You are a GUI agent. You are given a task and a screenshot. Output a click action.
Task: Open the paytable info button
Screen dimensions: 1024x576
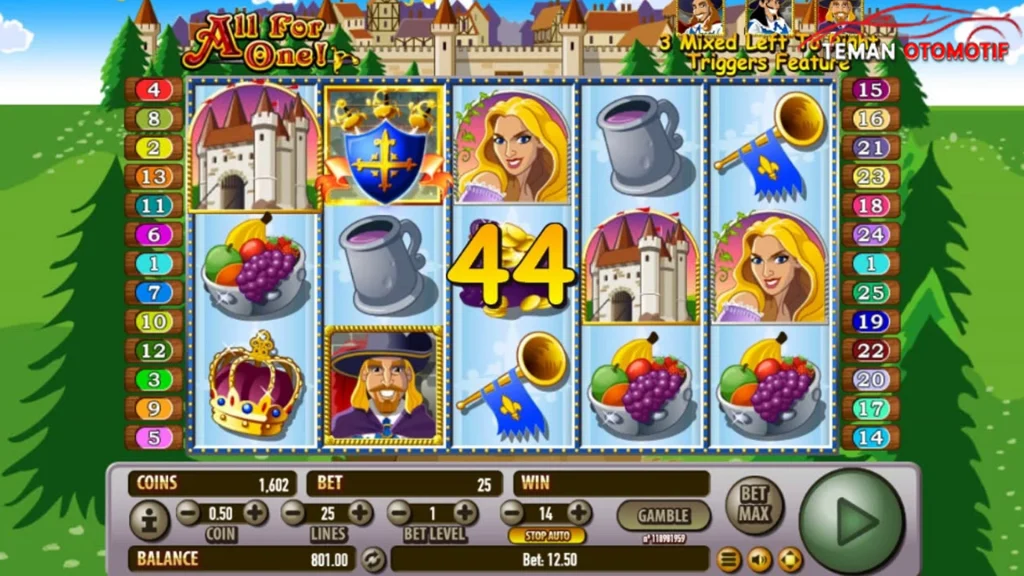(149, 520)
